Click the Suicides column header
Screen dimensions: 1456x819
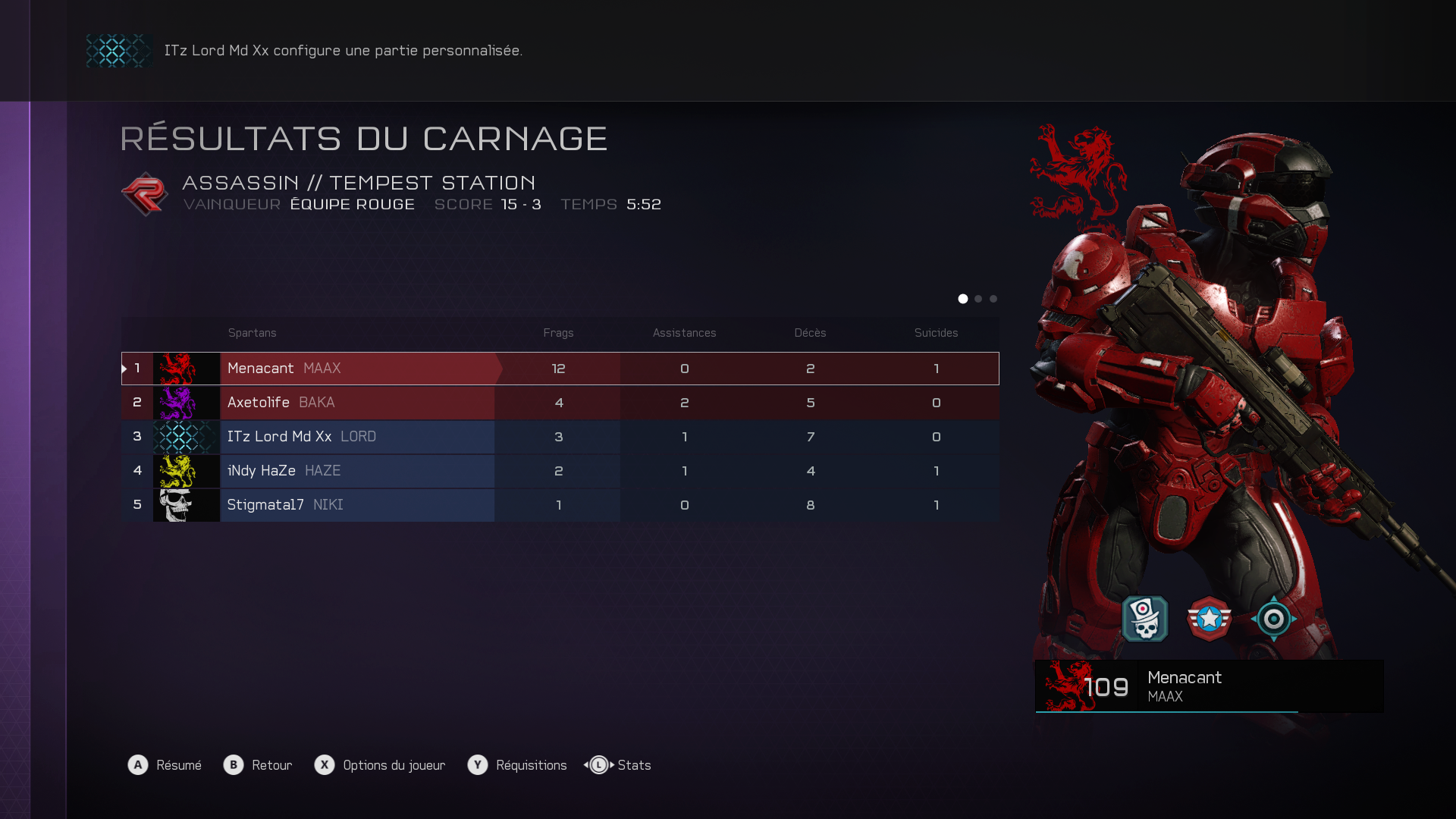[937, 333]
